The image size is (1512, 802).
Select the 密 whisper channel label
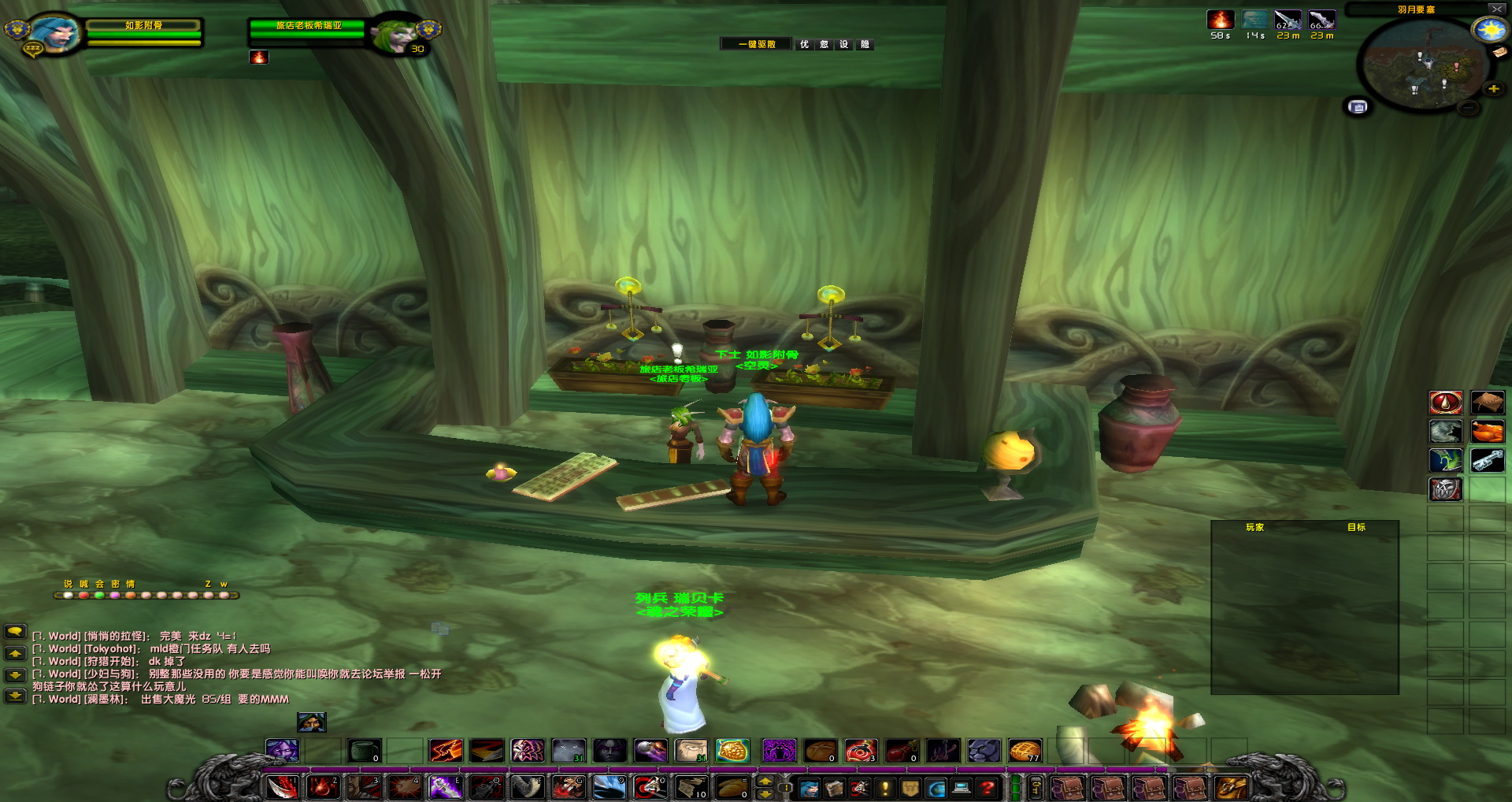tap(115, 585)
